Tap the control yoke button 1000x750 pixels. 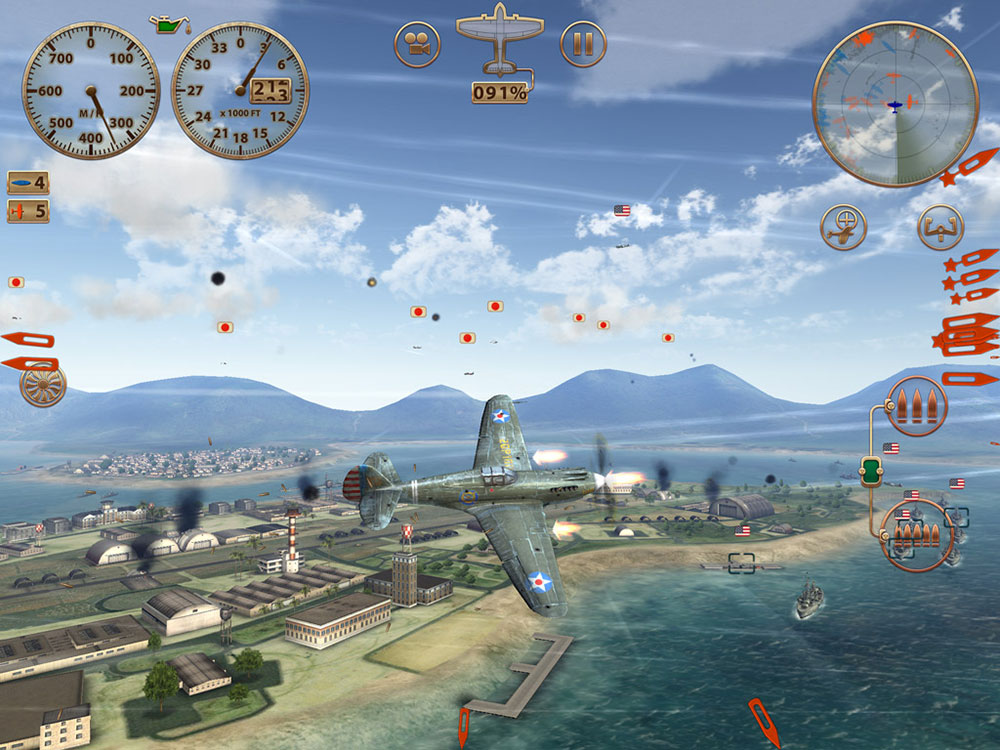tap(940, 227)
